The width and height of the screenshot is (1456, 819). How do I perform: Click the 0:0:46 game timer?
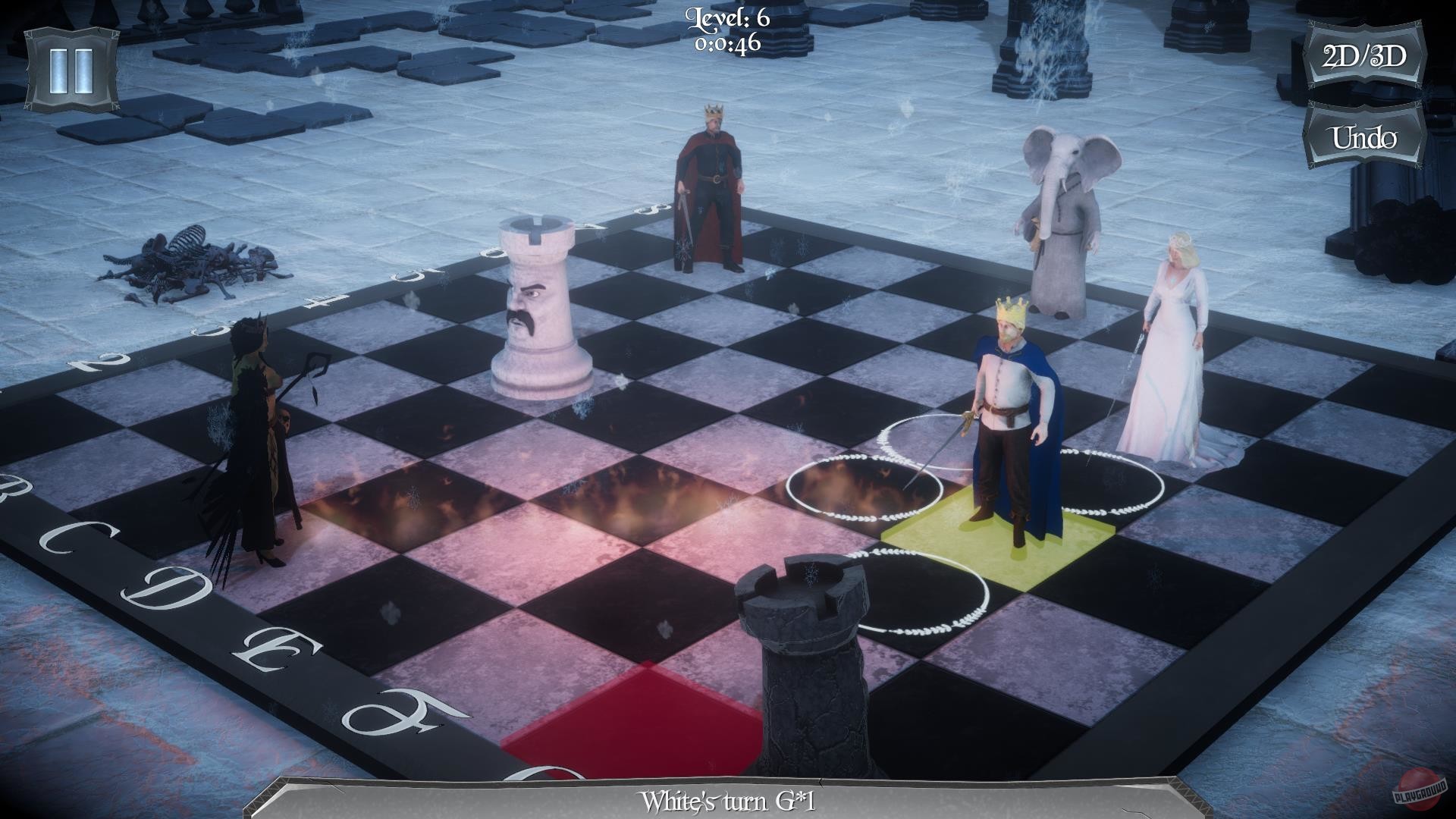(x=727, y=45)
